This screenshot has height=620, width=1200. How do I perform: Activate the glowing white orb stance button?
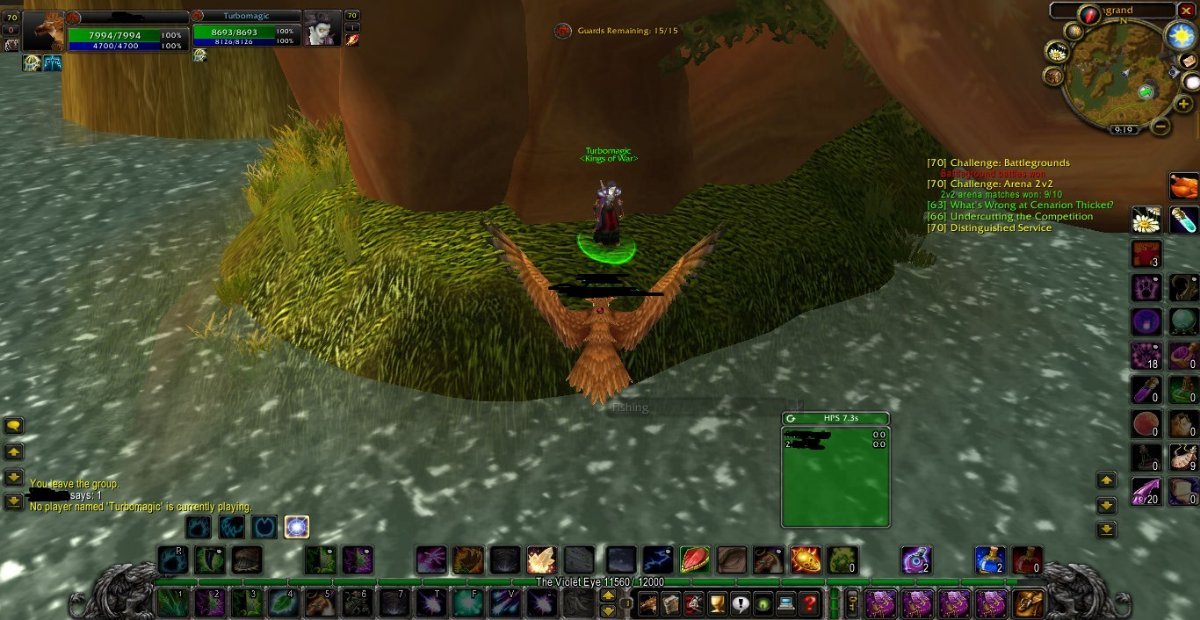[297, 526]
